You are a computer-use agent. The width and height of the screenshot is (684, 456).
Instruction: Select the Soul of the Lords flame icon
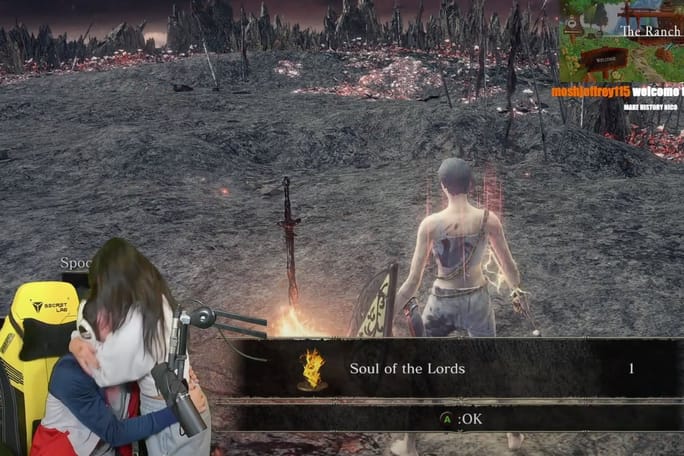click(x=313, y=369)
